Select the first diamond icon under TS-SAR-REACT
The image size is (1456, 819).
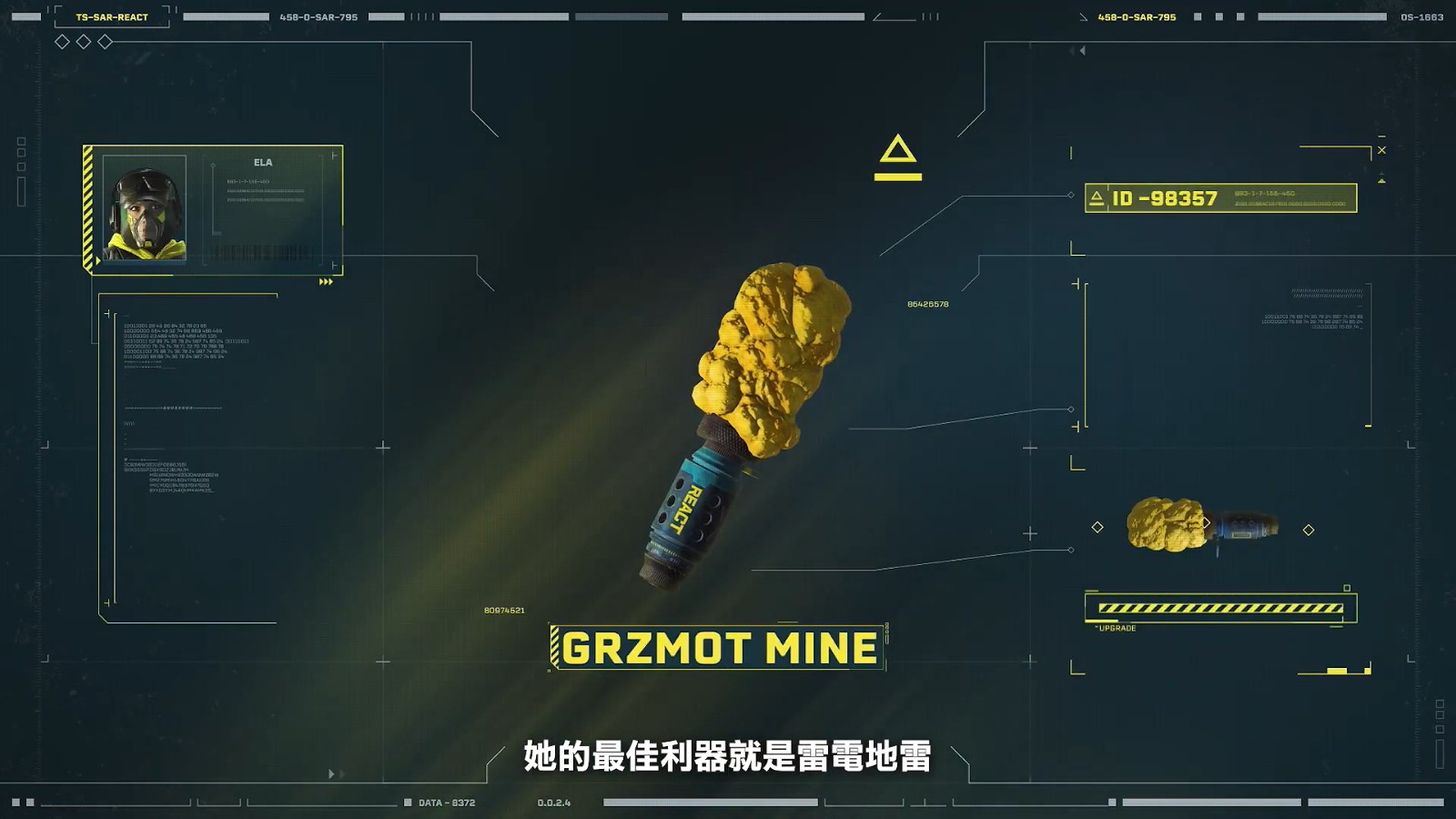point(62,41)
